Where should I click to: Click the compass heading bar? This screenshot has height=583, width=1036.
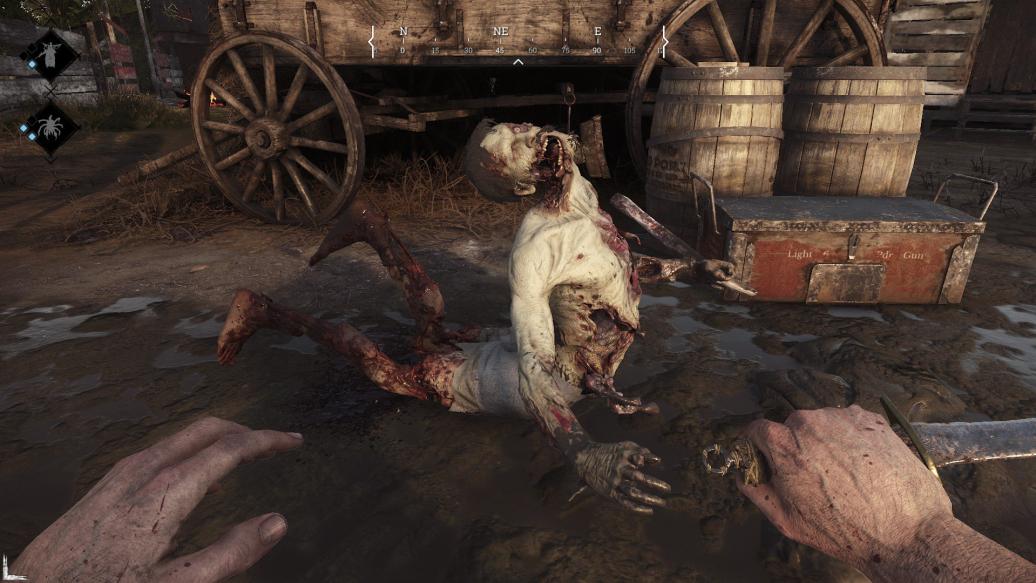tap(517, 41)
